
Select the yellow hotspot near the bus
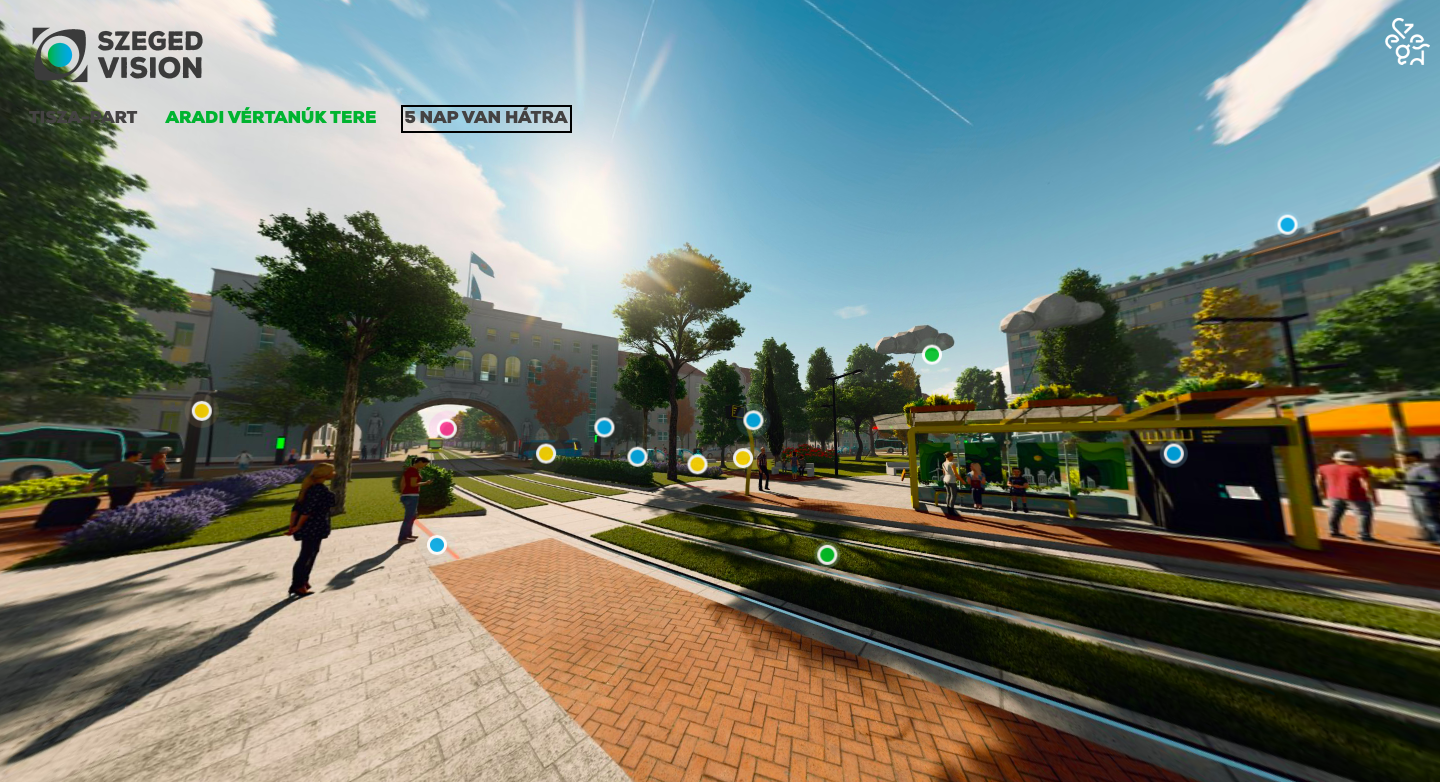202,410
